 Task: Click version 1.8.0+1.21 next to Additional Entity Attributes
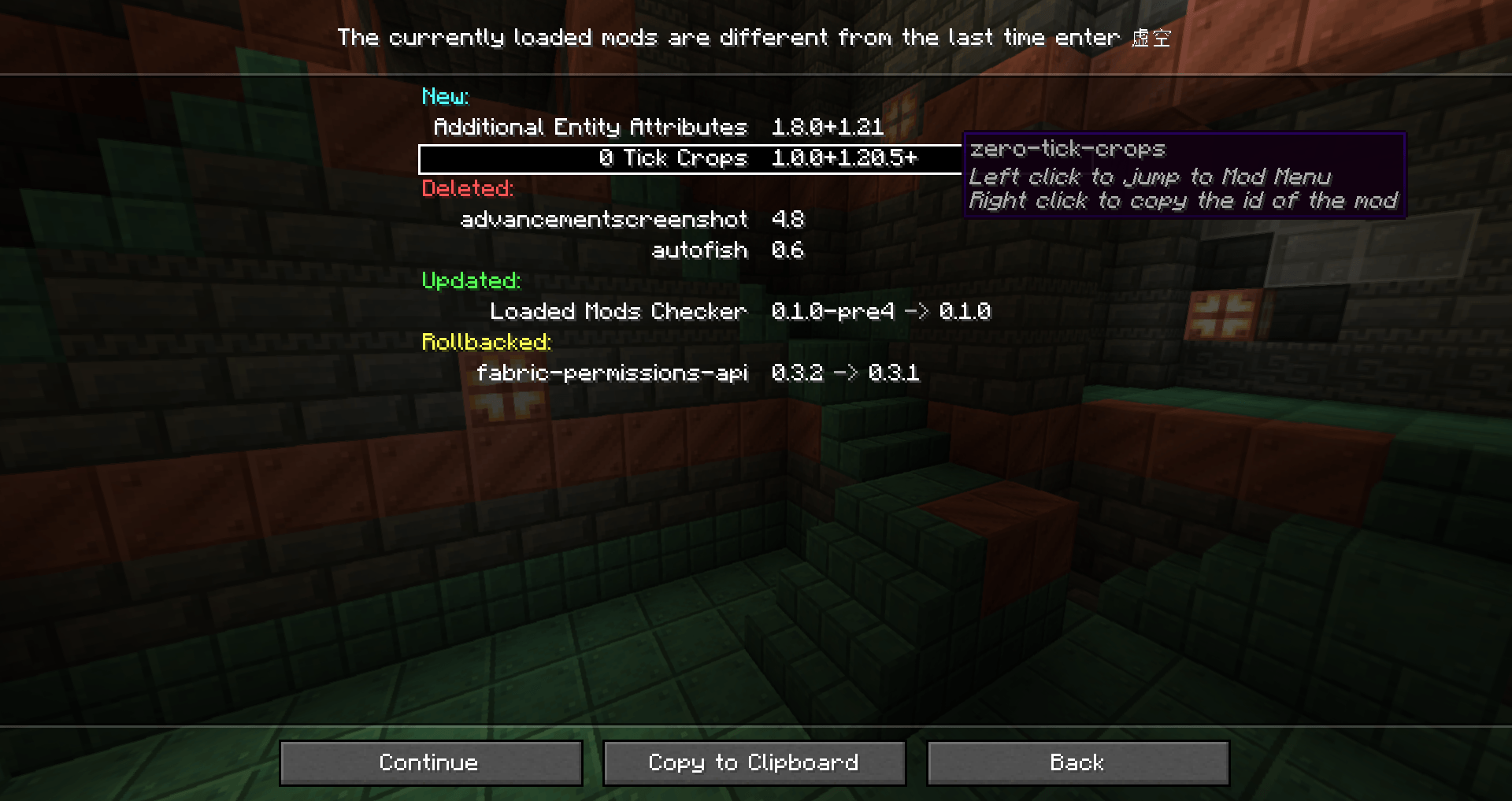click(x=826, y=127)
